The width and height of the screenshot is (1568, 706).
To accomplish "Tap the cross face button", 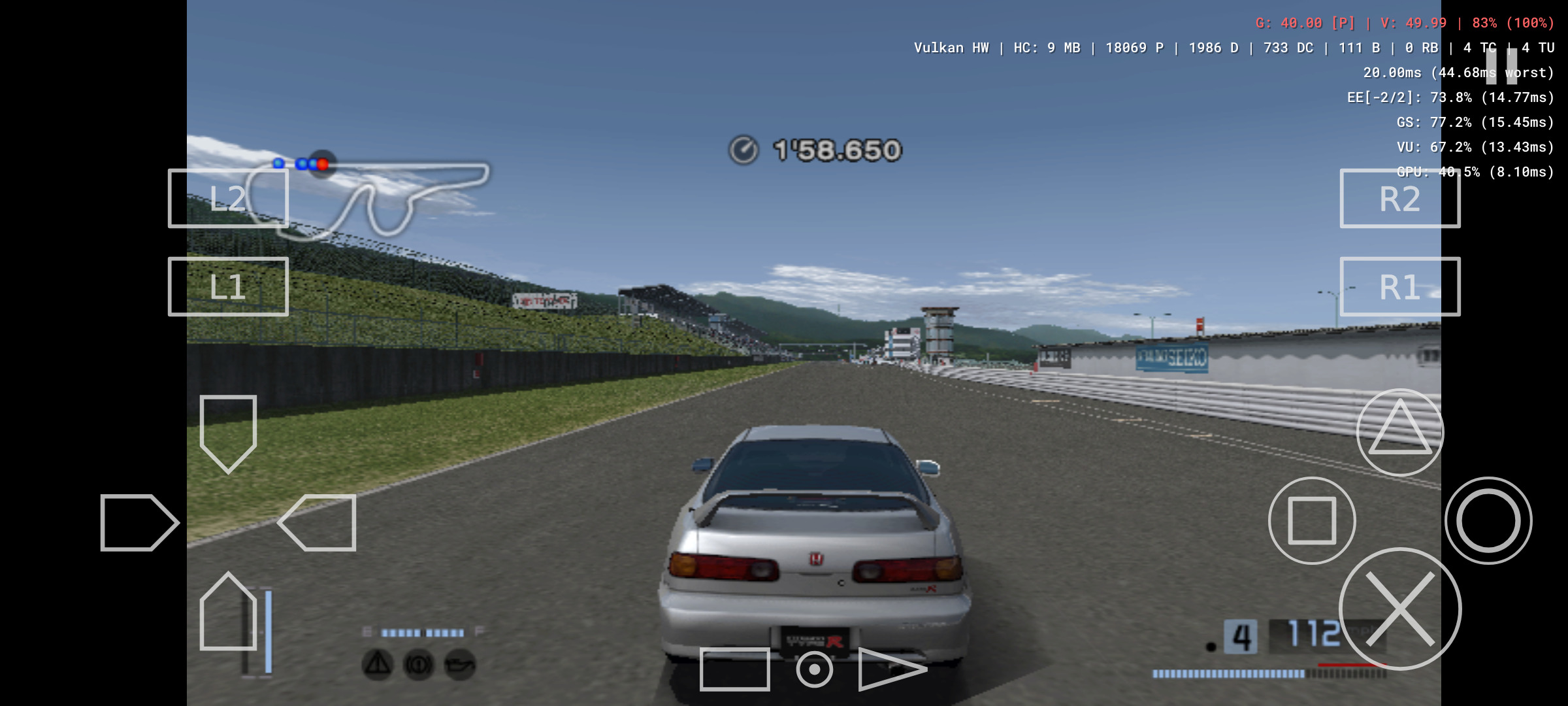I will (x=1399, y=609).
